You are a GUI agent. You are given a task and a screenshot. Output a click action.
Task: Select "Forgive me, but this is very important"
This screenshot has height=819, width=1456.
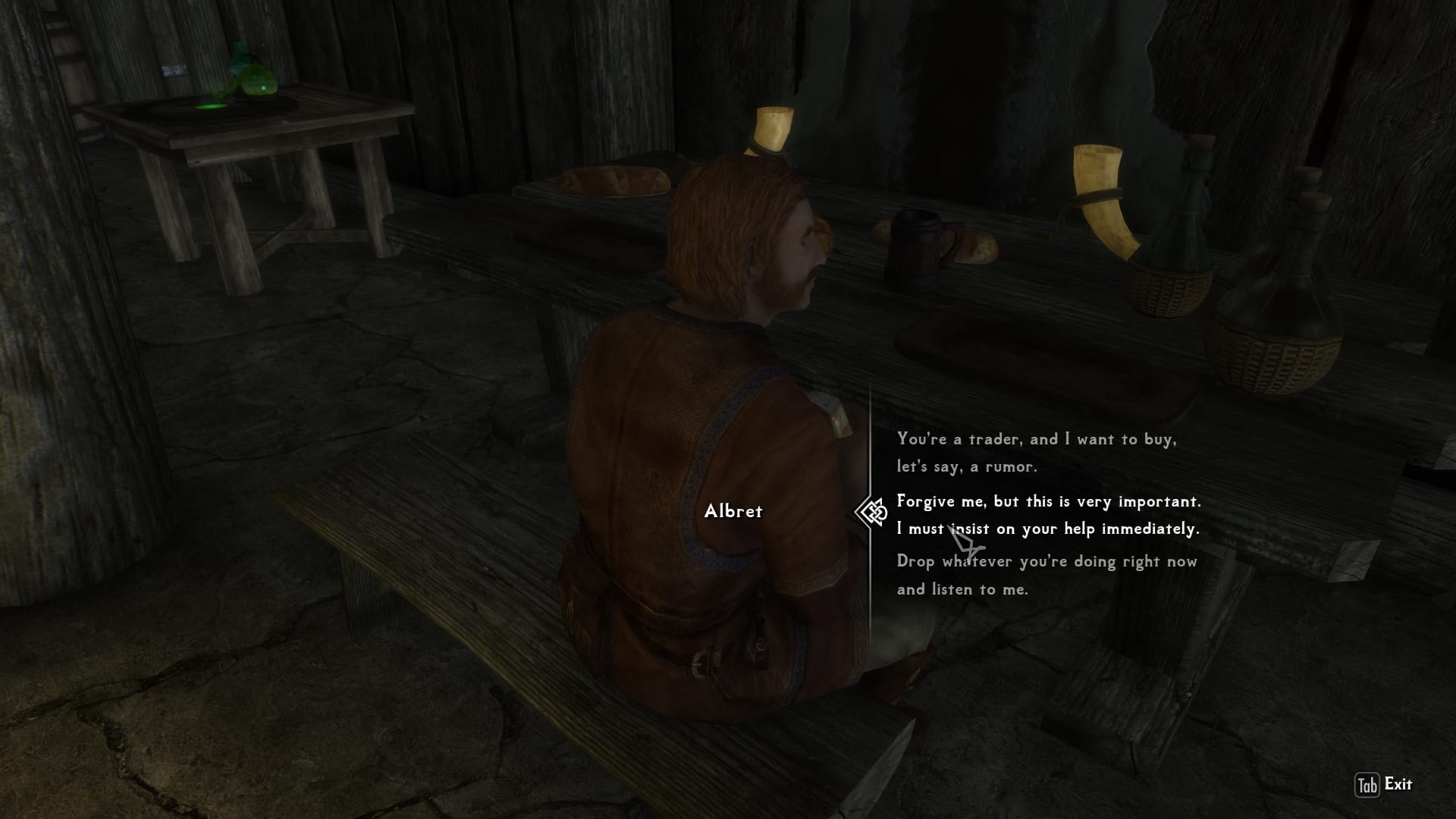tap(1048, 515)
